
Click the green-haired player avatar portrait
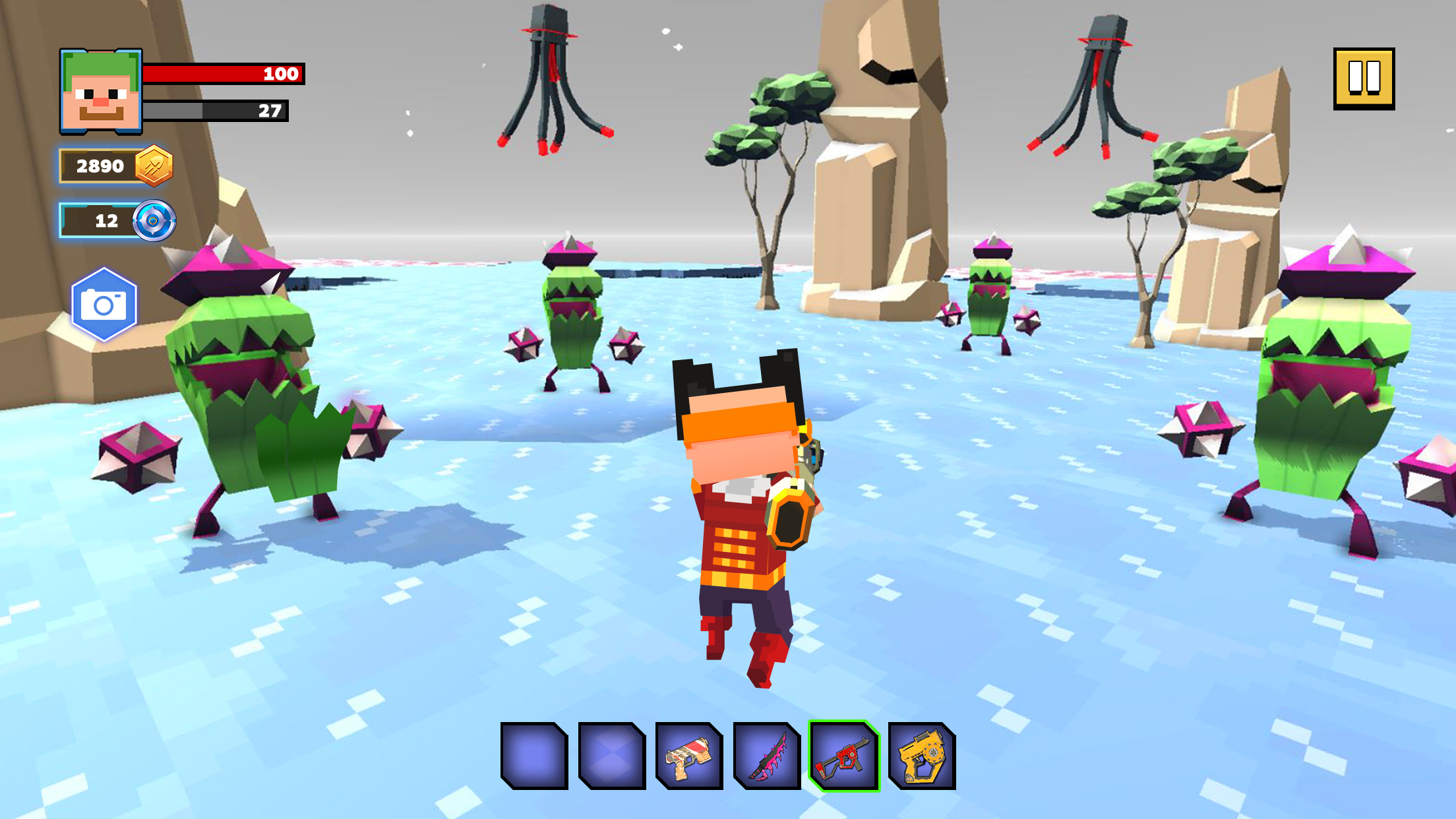pos(101,91)
